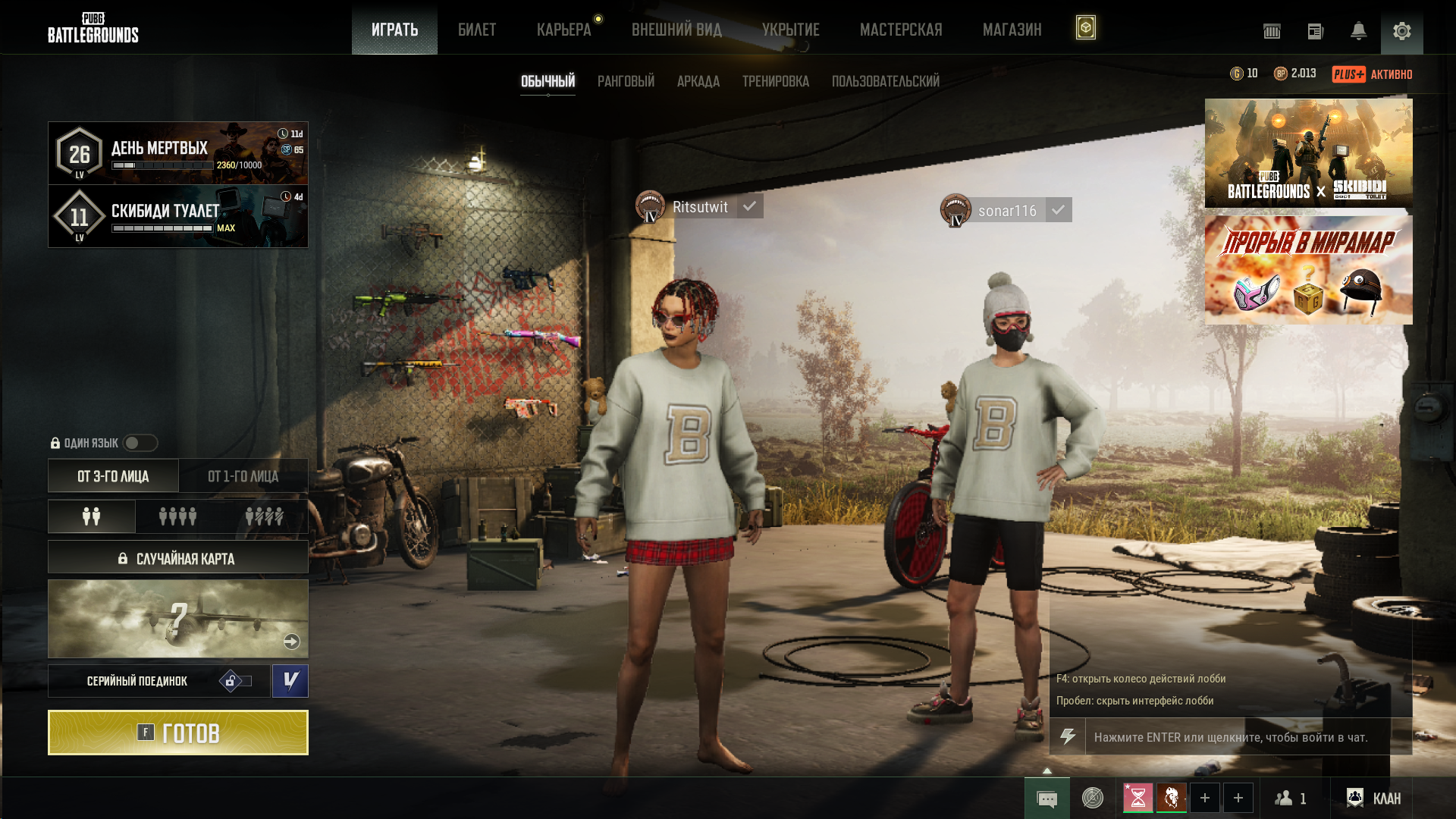Open the settings gear icon
1456x819 pixels.
[1401, 31]
